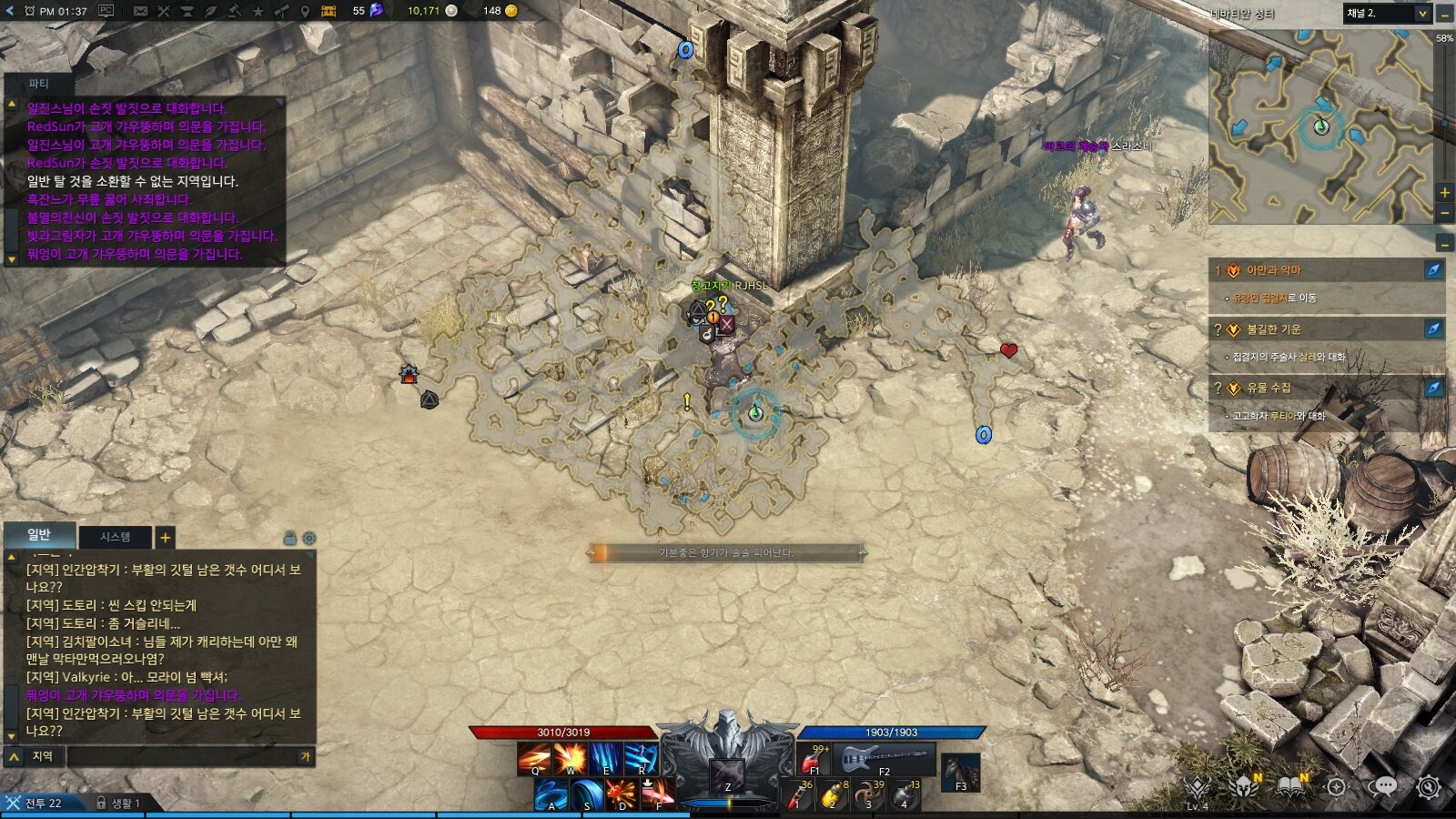This screenshot has height=819, width=1456.
Task: Use the yellow flask item in slot 2
Action: [x=832, y=794]
